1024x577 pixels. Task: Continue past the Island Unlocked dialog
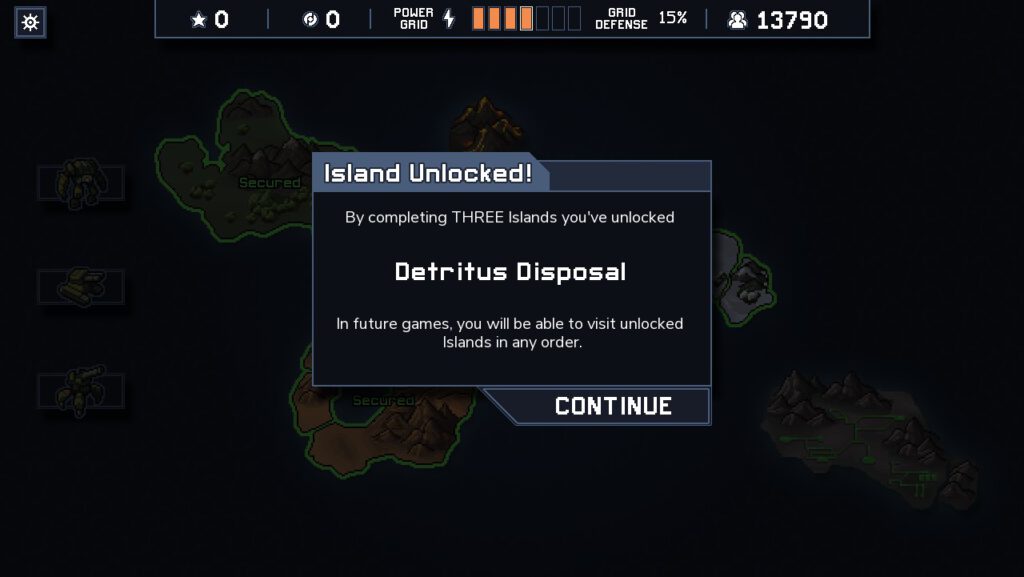point(612,406)
